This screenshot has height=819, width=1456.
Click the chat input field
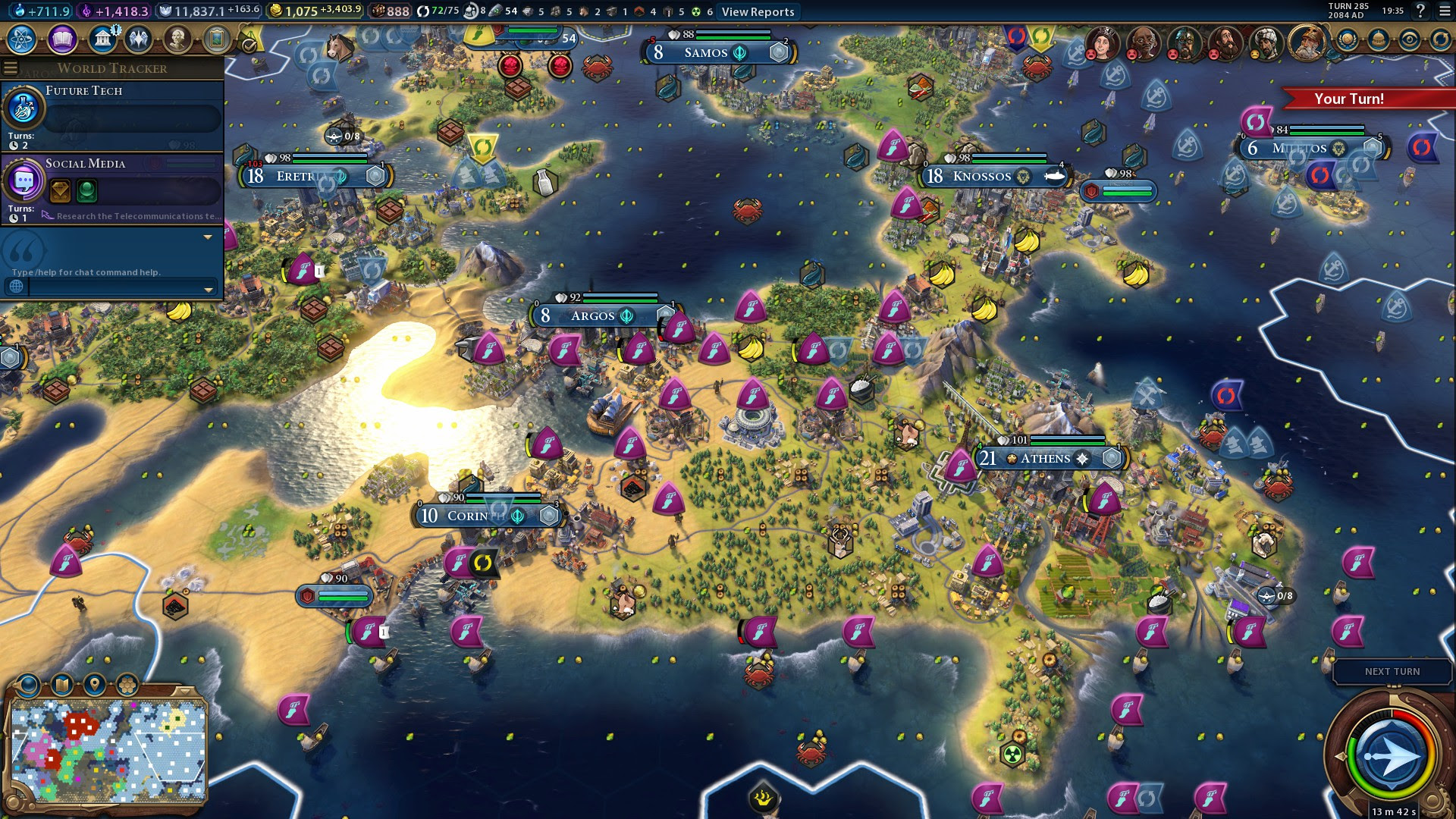[x=114, y=287]
